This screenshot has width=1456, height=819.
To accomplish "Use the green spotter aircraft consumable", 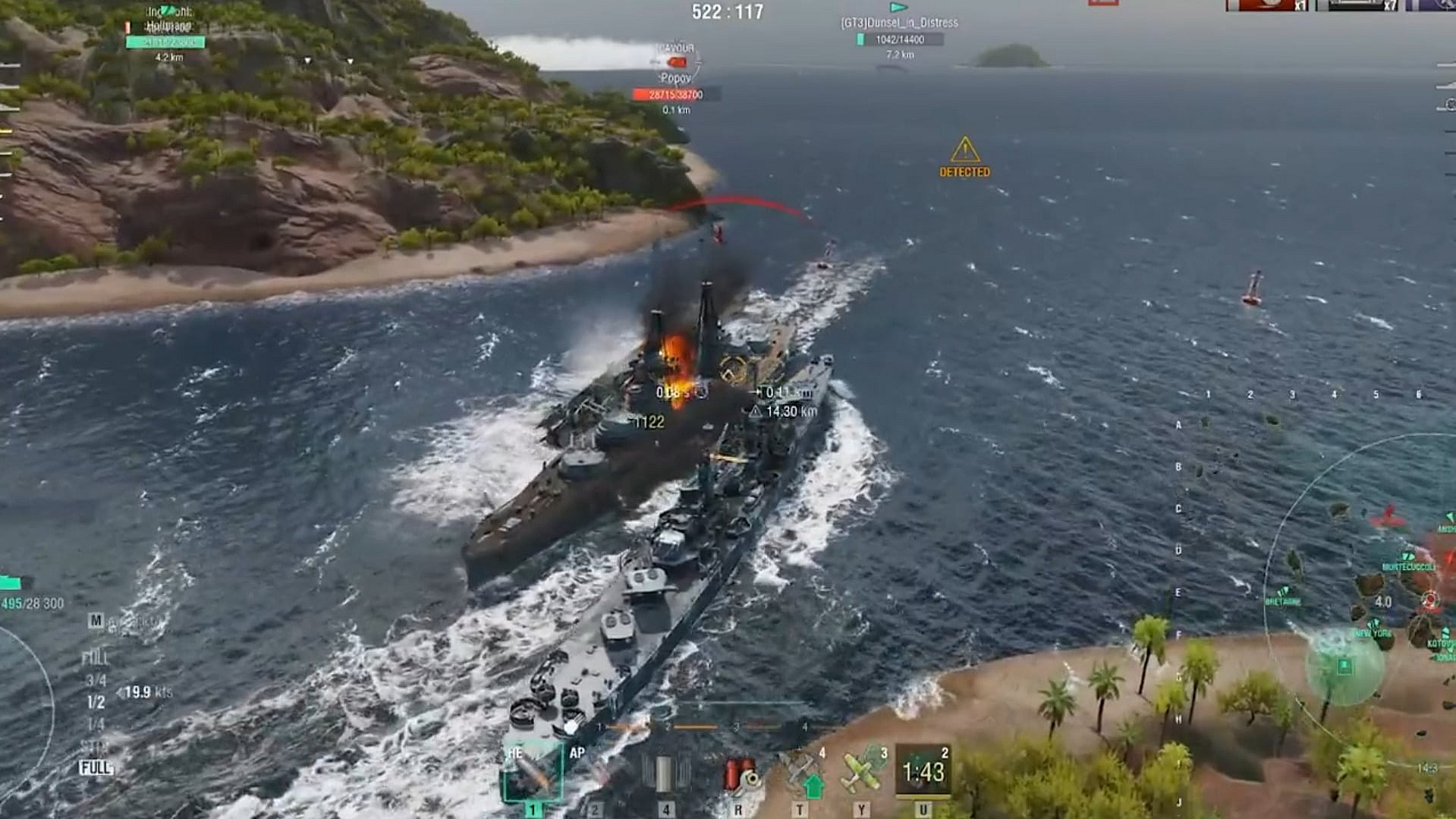I will click(x=861, y=773).
